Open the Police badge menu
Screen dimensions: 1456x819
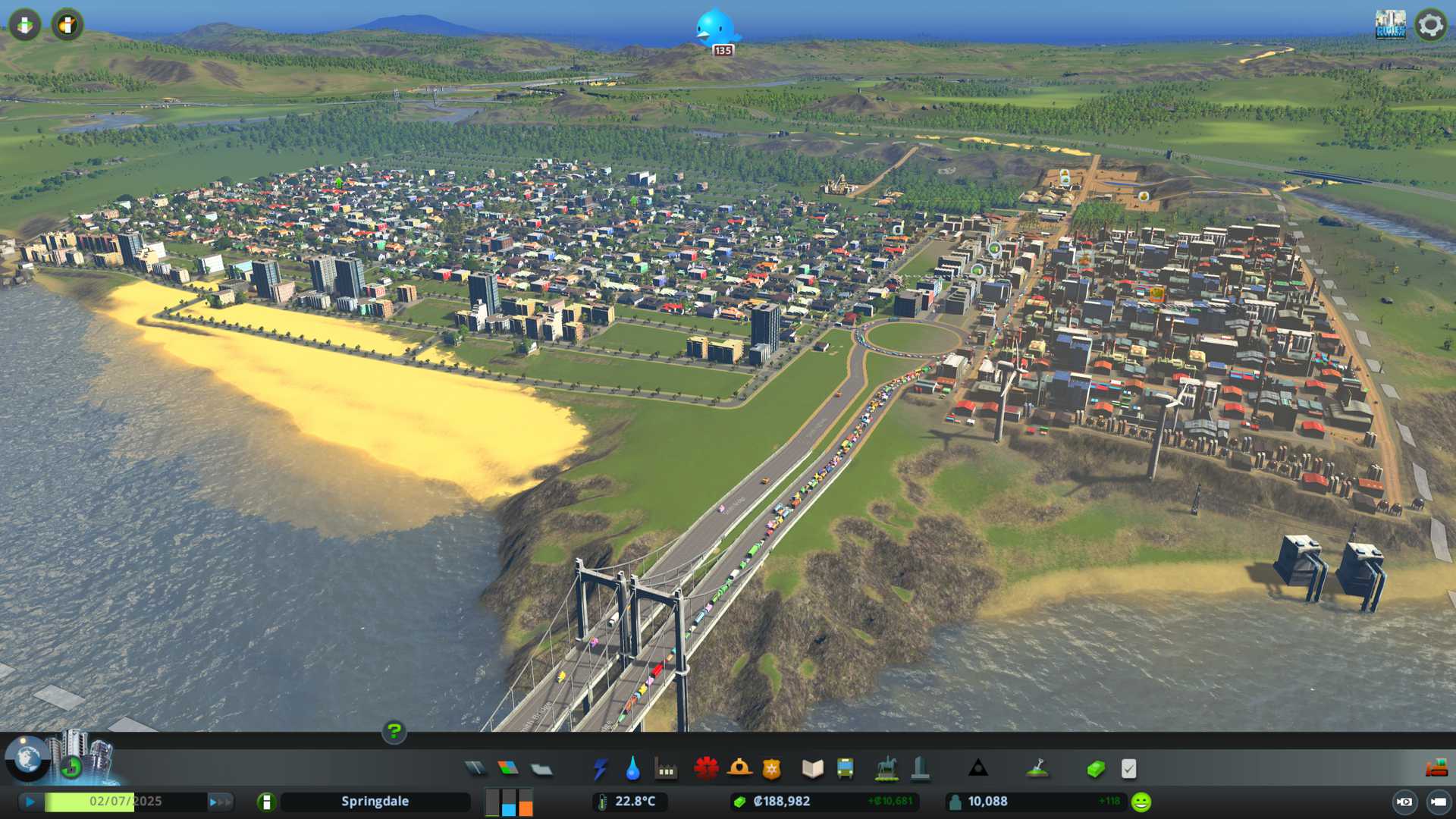(x=772, y=769)
